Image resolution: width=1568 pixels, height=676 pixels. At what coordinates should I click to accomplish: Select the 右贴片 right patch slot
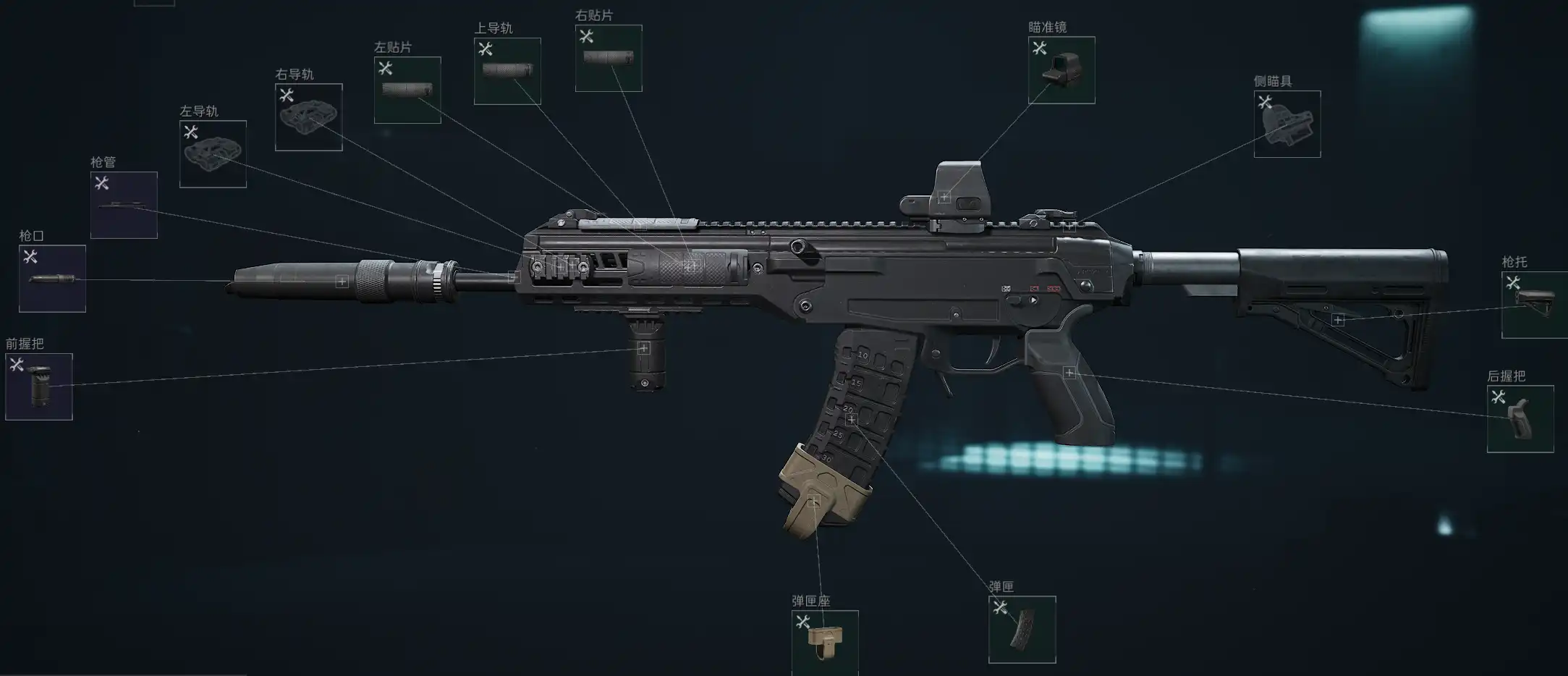click(x=609, y=58)
